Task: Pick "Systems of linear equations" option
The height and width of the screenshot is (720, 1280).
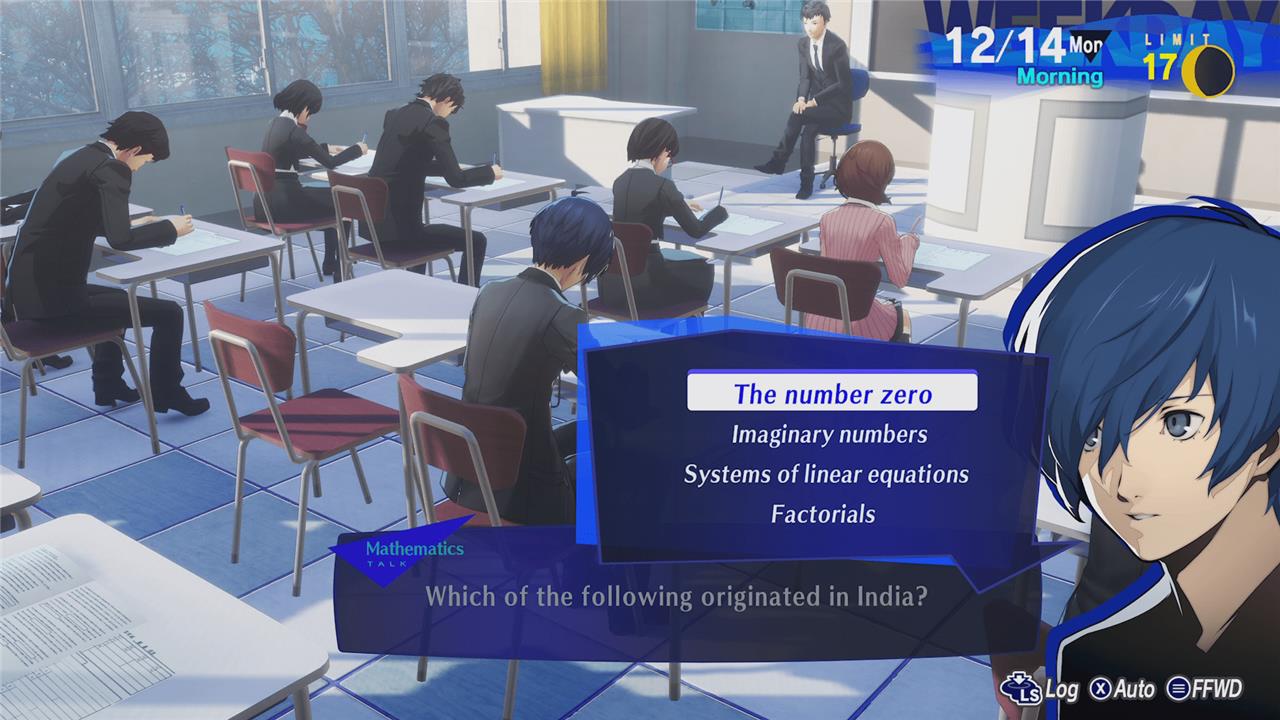Action: coord(826,474)
